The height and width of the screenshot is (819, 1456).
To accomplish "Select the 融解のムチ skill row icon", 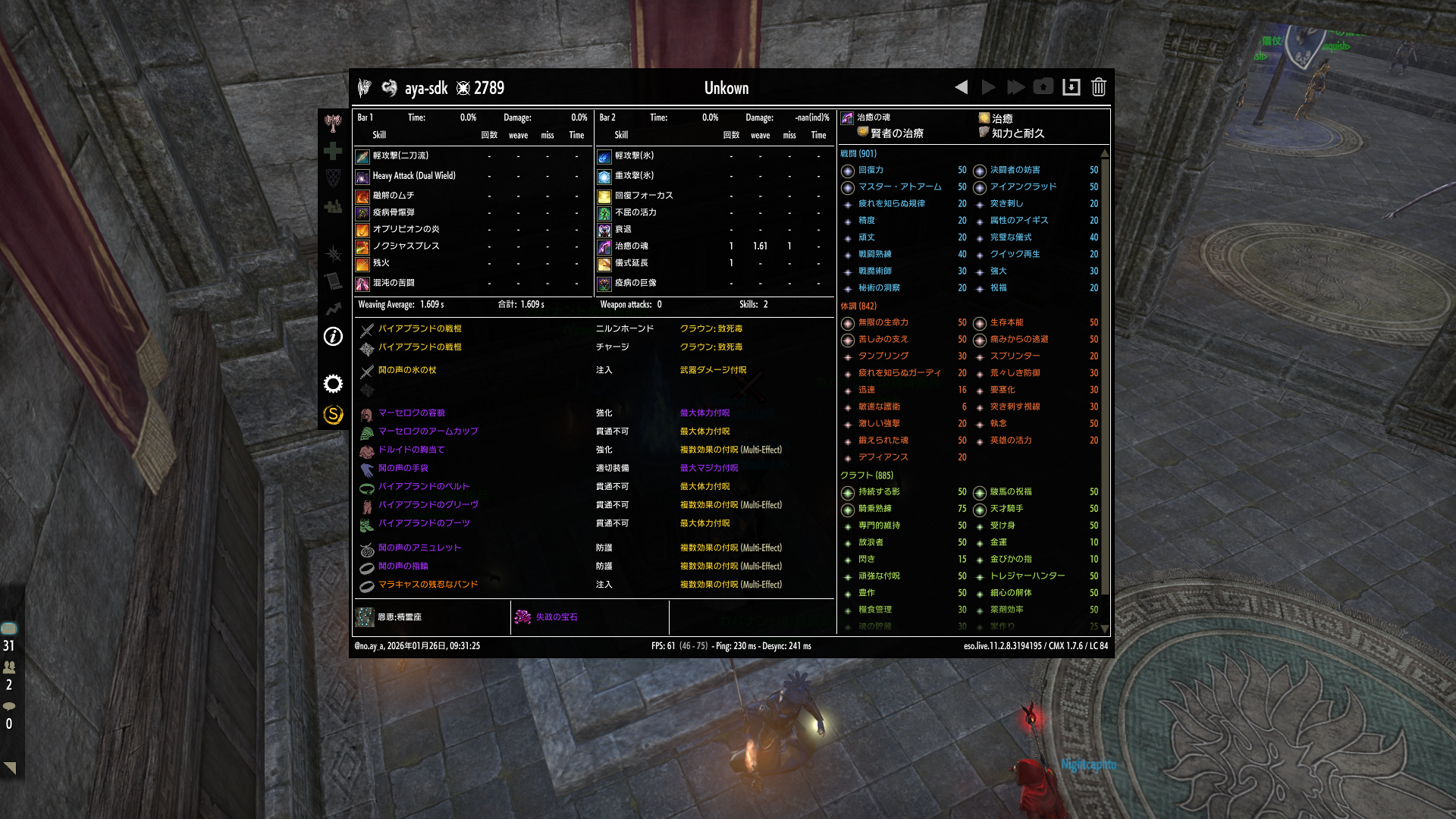I will 362,196.
